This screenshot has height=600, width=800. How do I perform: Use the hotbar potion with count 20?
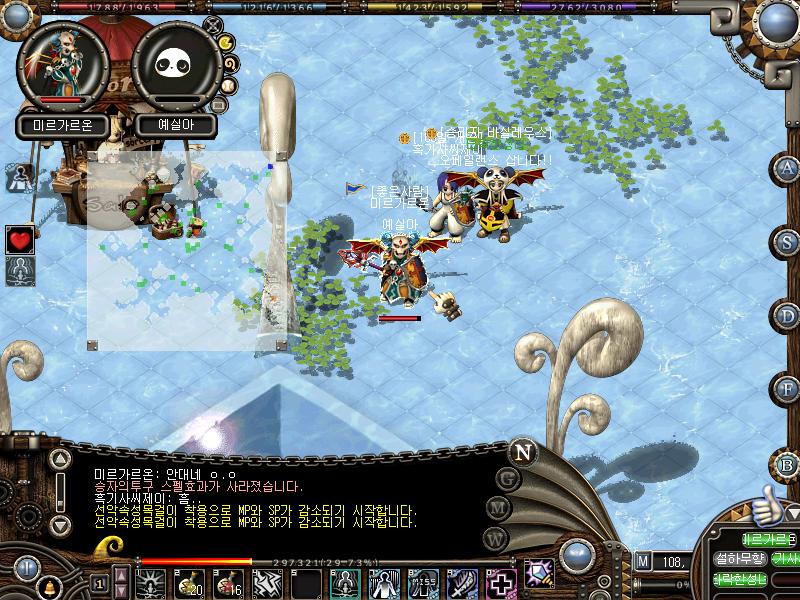click(190, 582)
